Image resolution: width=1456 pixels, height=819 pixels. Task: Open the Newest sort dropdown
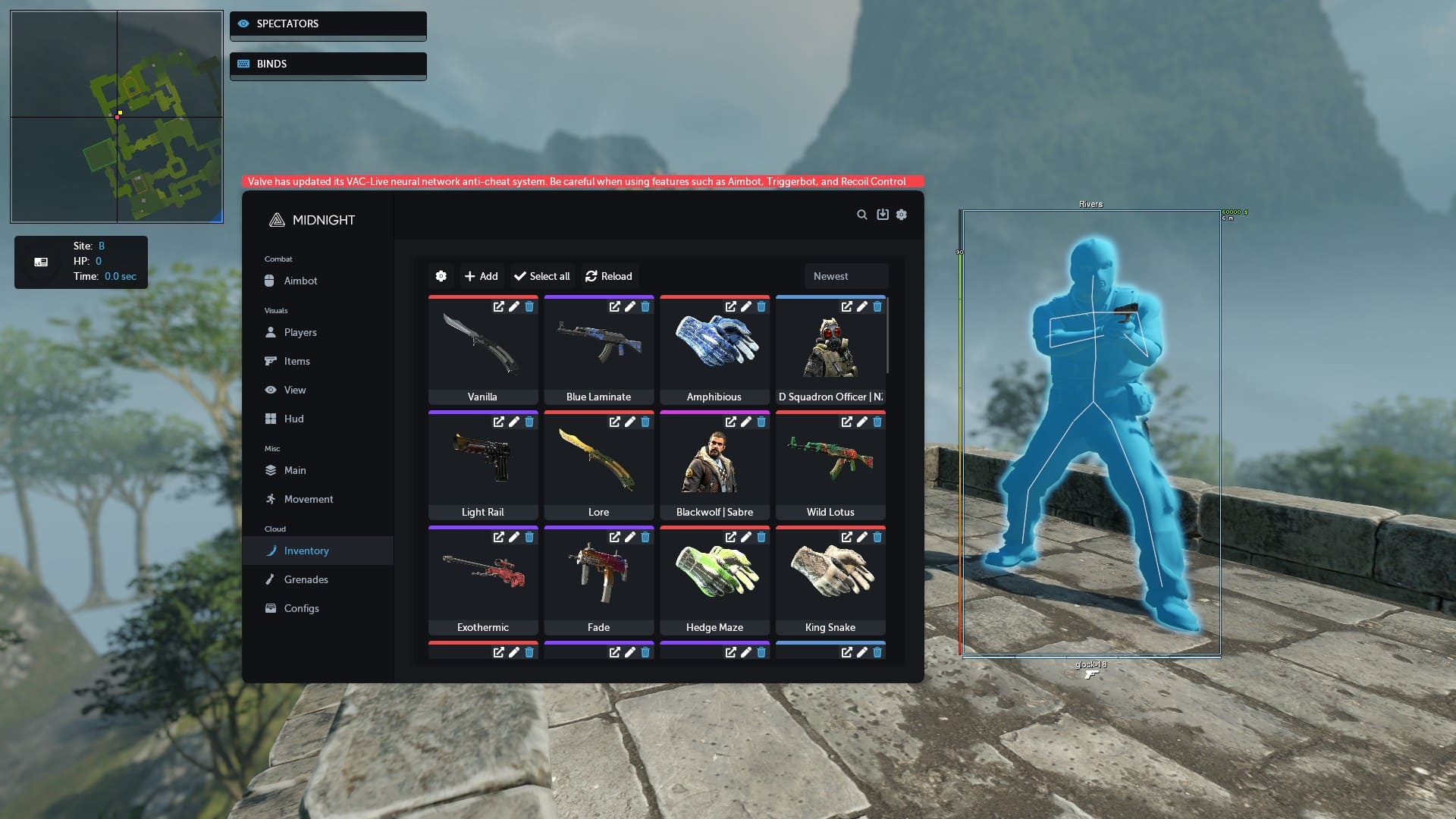[846, 276]
